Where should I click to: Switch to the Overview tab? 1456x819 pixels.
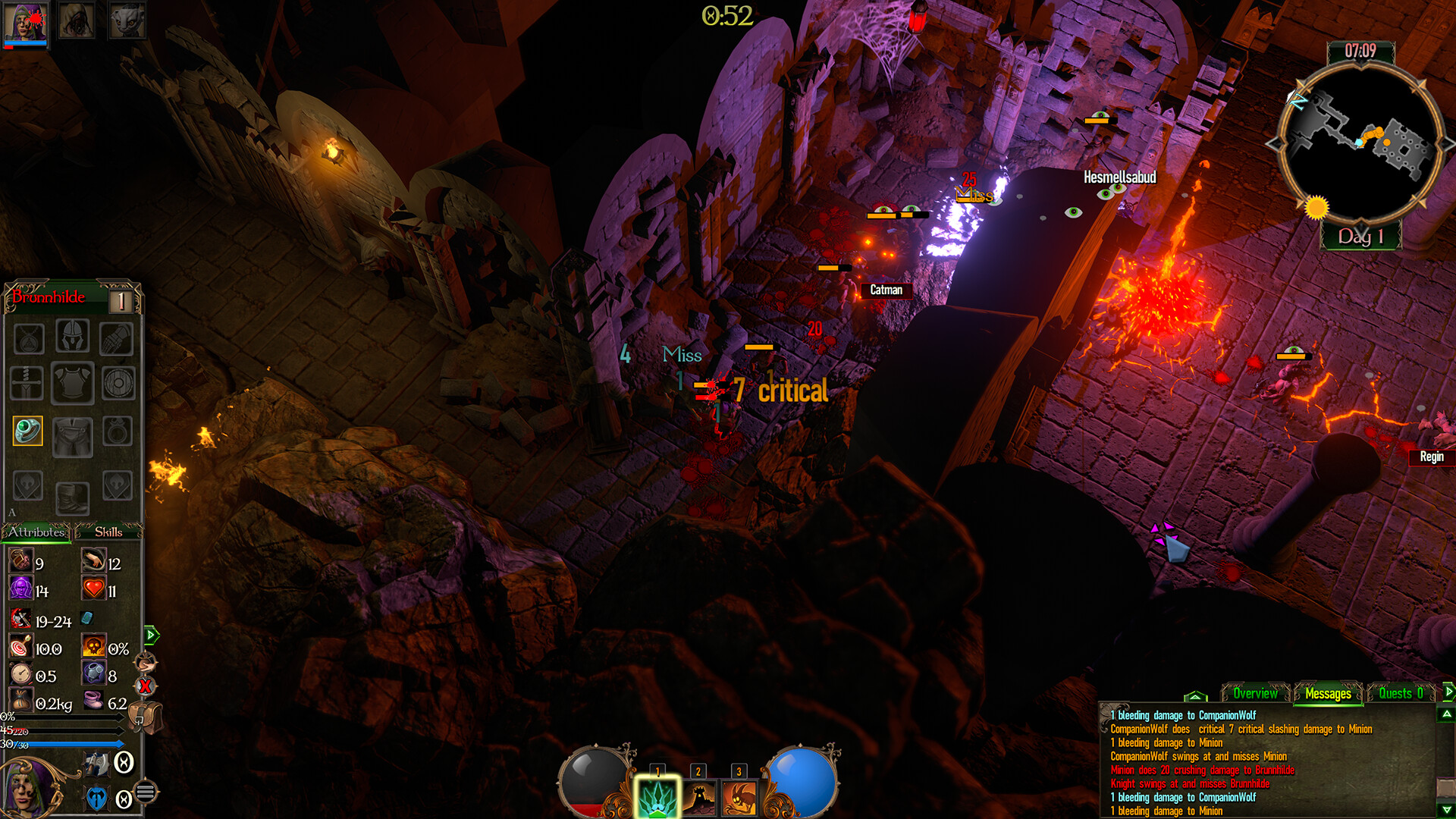1256,694
